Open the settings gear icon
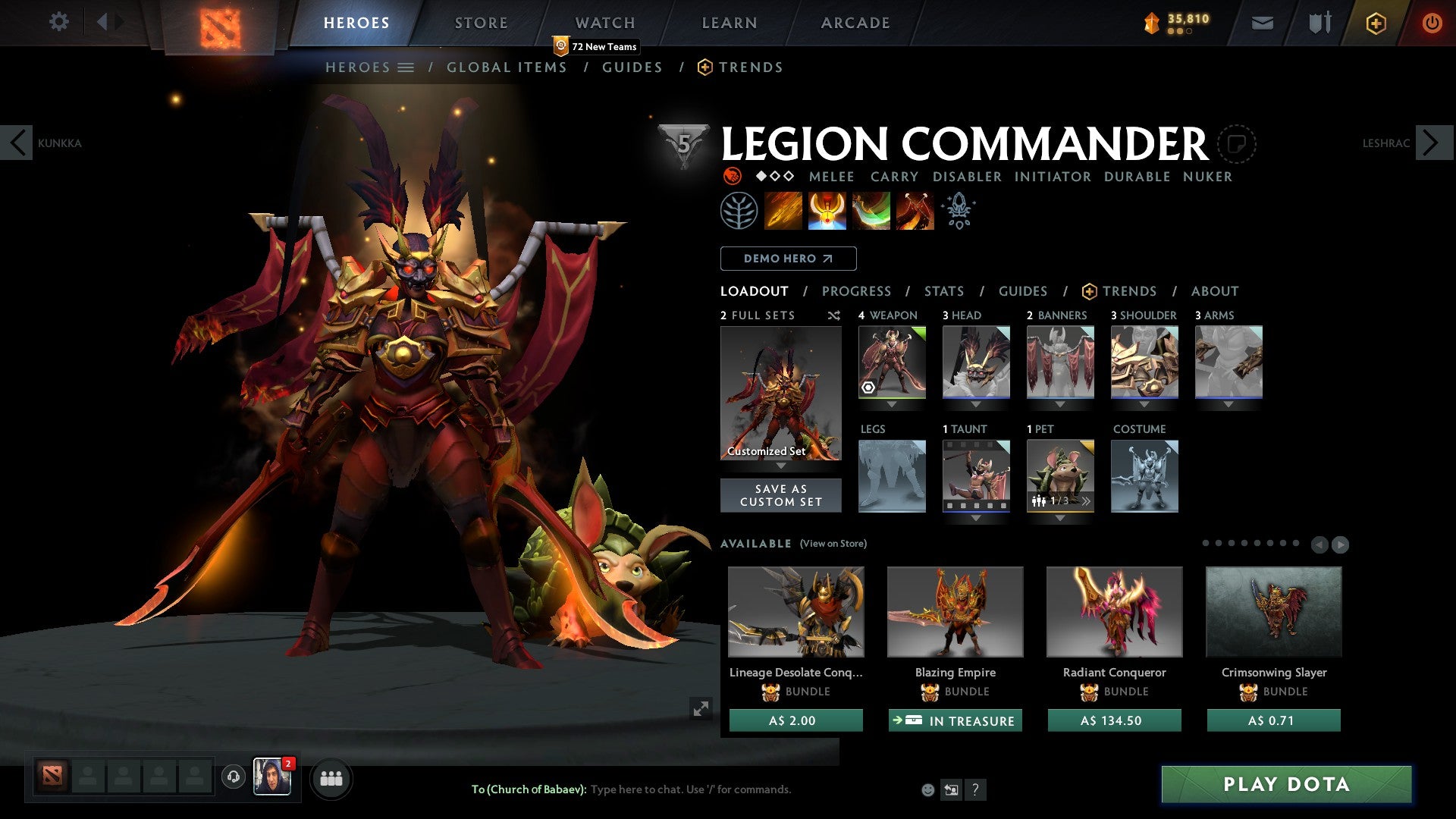1456x819 pixels. (58, 22)
